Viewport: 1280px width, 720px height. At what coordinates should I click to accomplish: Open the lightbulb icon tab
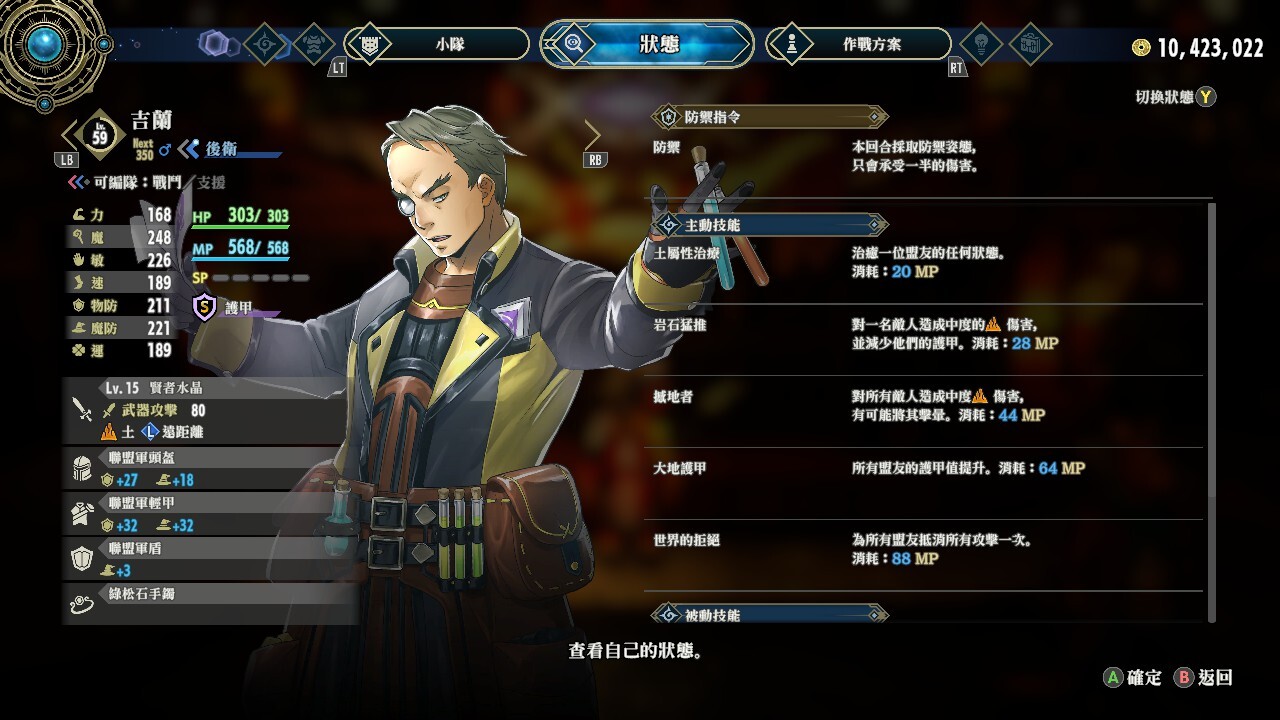point(979,44)
